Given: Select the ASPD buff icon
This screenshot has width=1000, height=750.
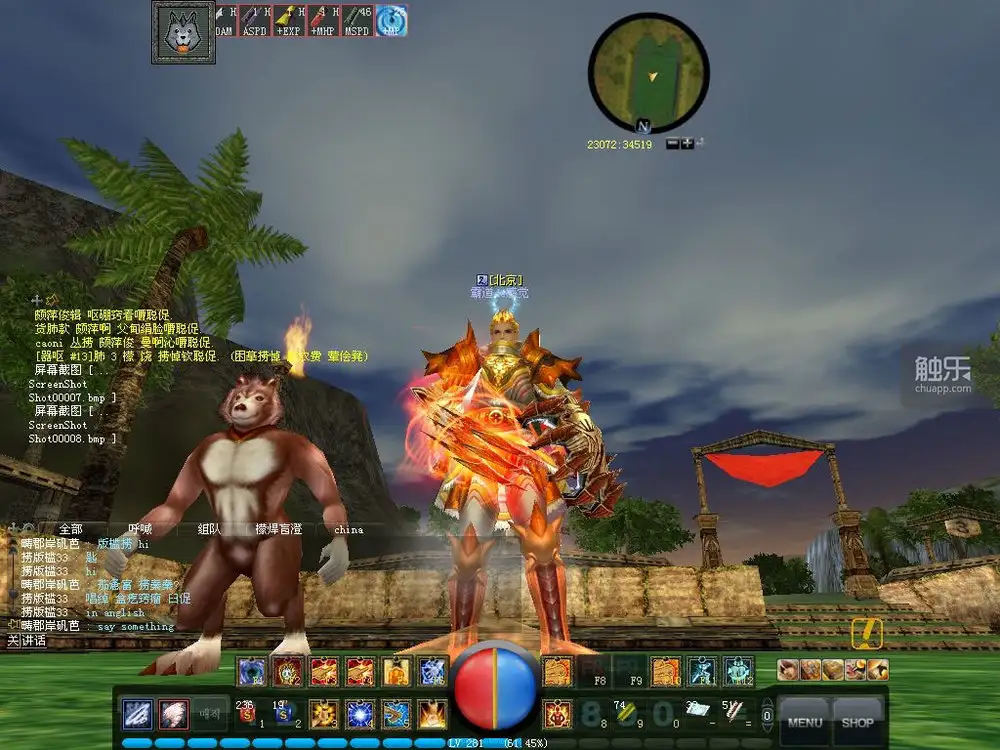Looking at the screenshot, I should (255, 20).
